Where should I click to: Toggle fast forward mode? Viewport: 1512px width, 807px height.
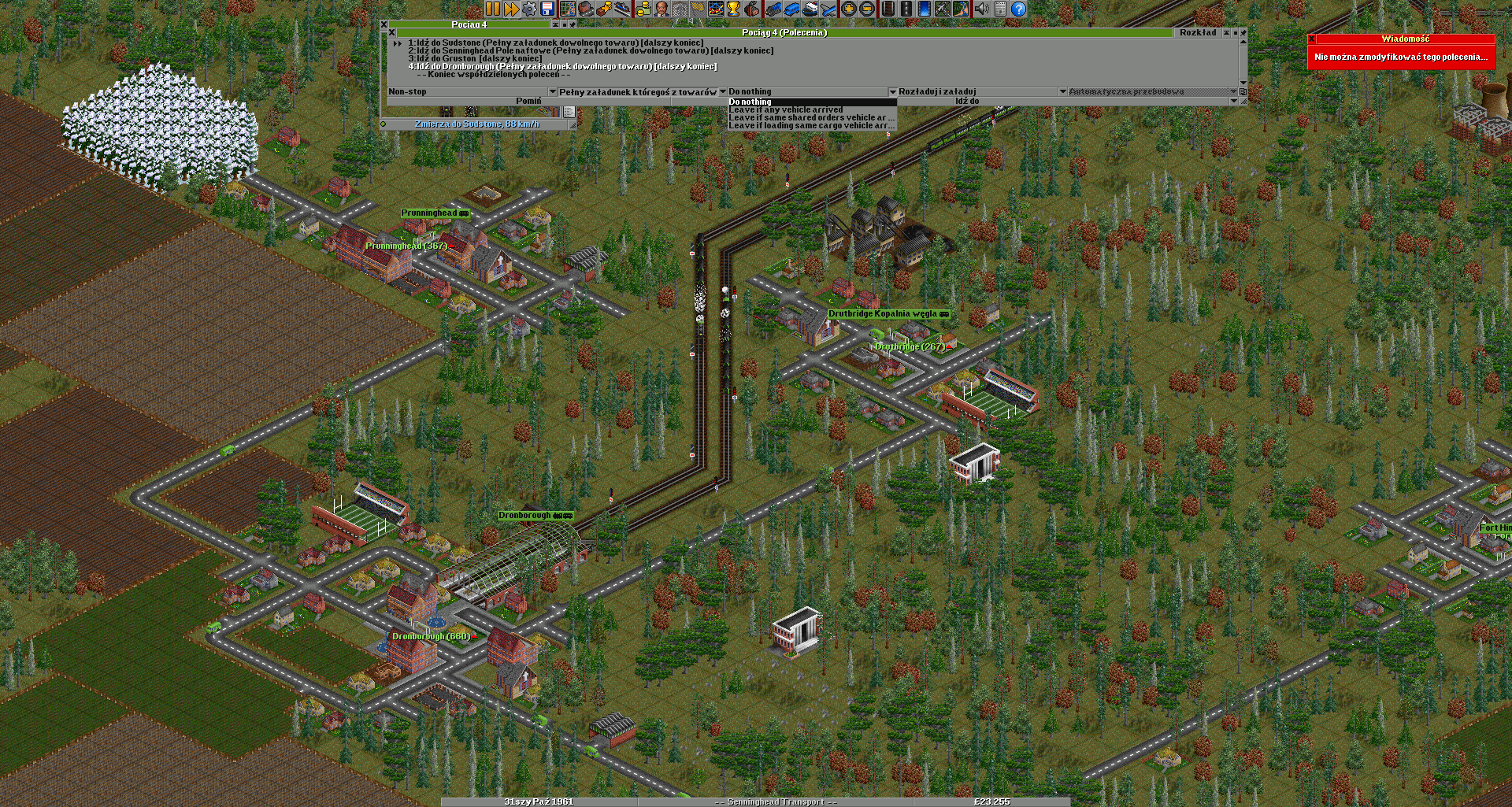tap(511, 9)
